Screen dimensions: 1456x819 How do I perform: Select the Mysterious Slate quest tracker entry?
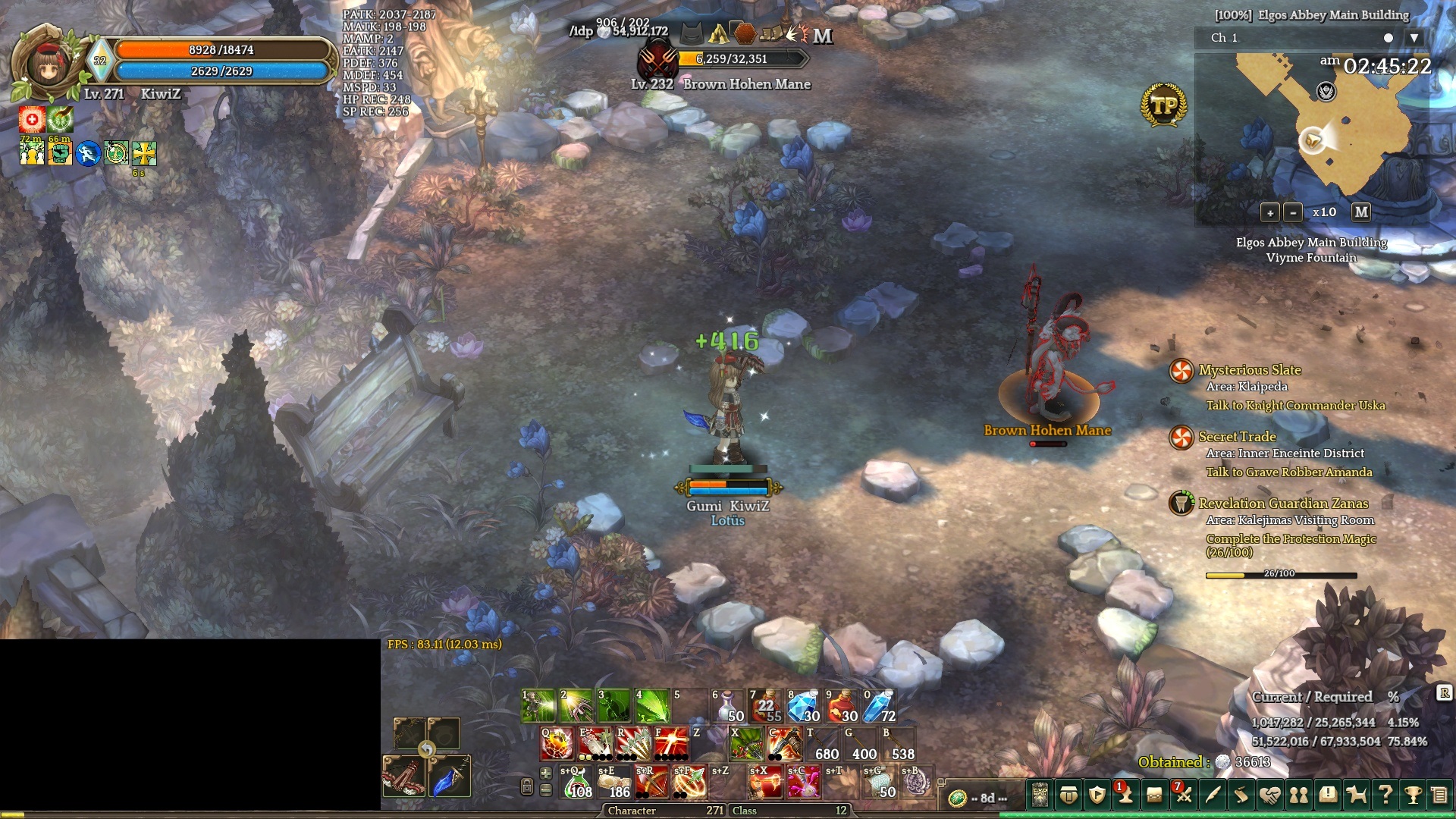pos(1249,370)
